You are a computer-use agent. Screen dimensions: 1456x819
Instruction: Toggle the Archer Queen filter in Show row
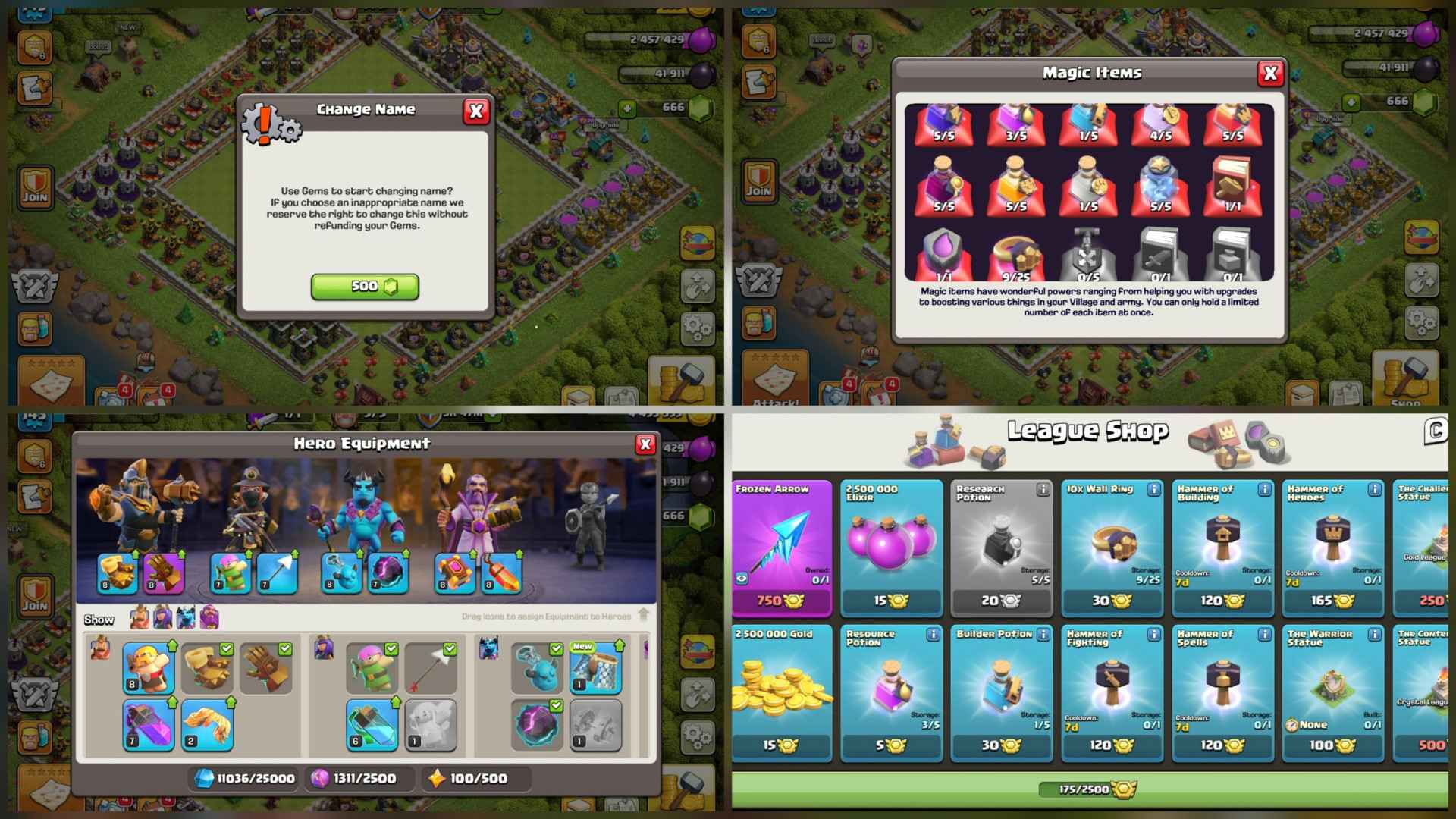point(163,618)
